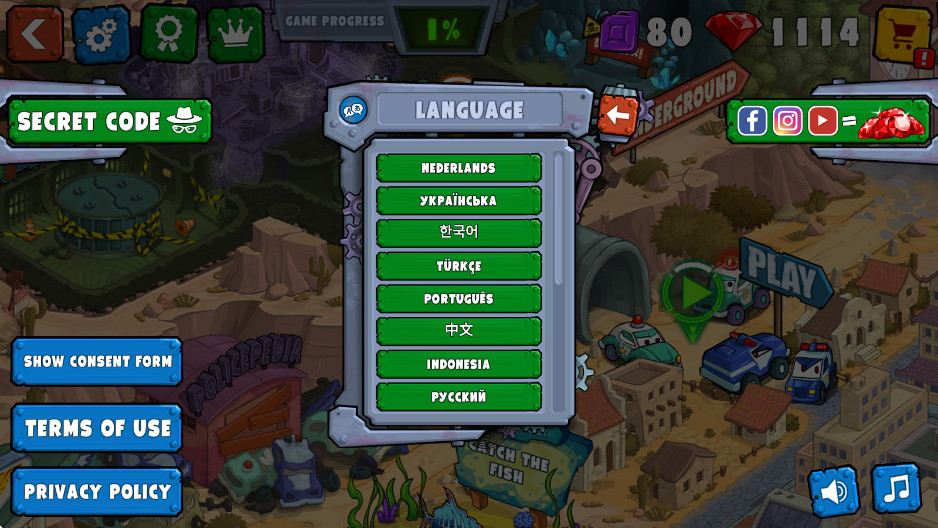Viewport: 938px width, 528px height.
Task: Switch language to Korean 한국어
Action: [458, 232]
